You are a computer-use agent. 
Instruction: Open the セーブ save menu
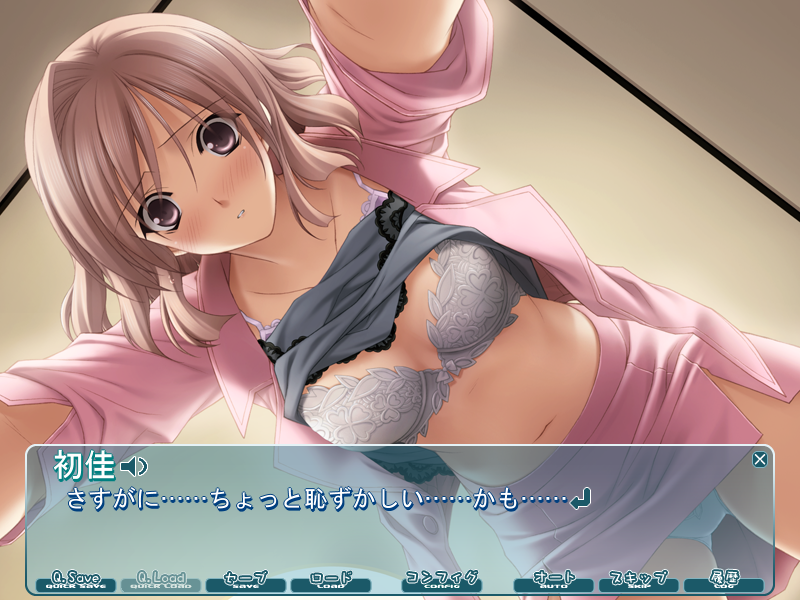coord(246,581)
